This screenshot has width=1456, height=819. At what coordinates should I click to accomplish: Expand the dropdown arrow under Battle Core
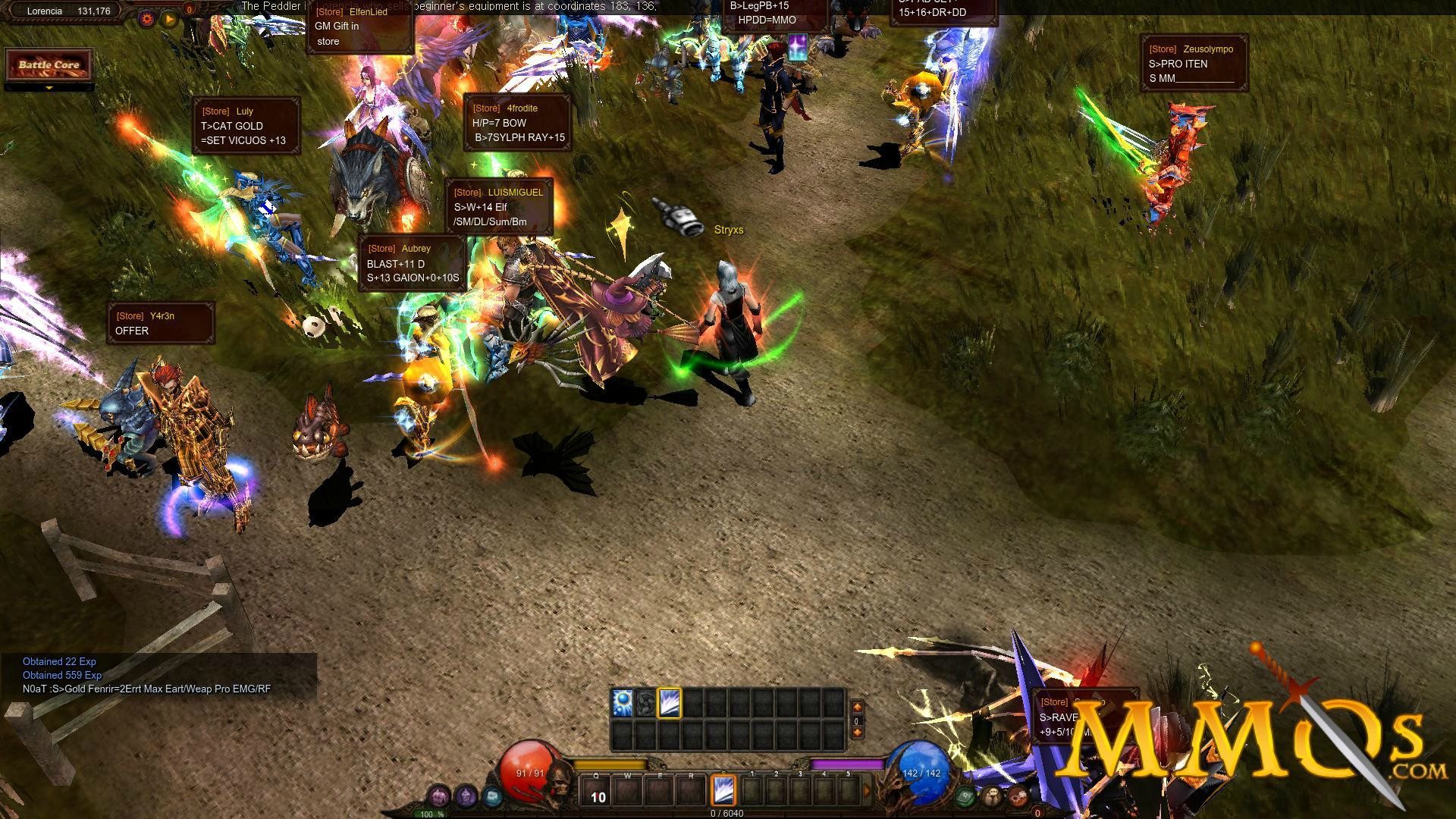[x=49, y=88]
